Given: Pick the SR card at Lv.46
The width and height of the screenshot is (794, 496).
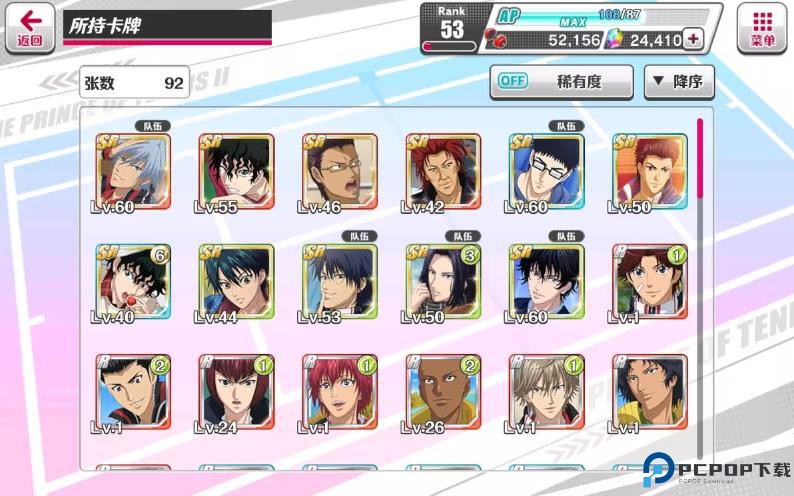Looking at the screenshot, I should click(x=339, y=172).
